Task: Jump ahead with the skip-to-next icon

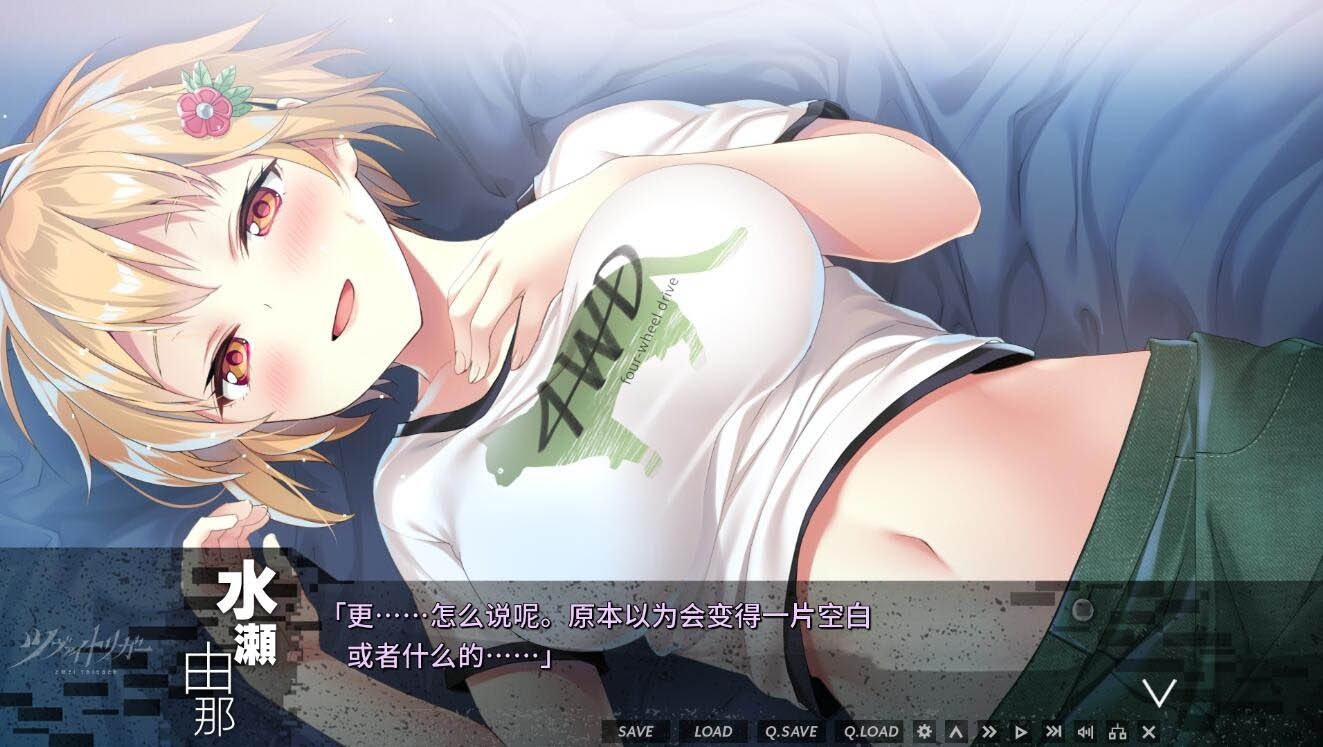Action: 1053,731
